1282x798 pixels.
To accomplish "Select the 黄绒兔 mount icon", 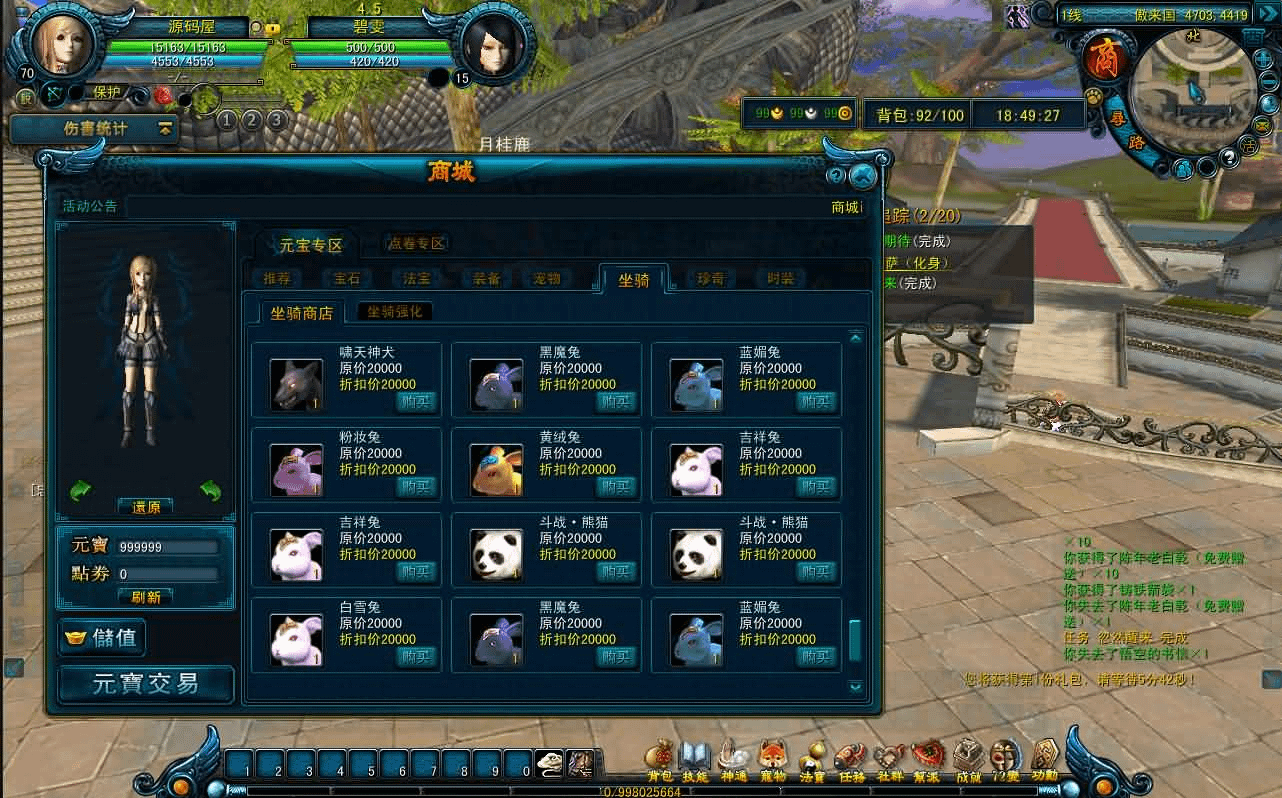I will [497, 470].
